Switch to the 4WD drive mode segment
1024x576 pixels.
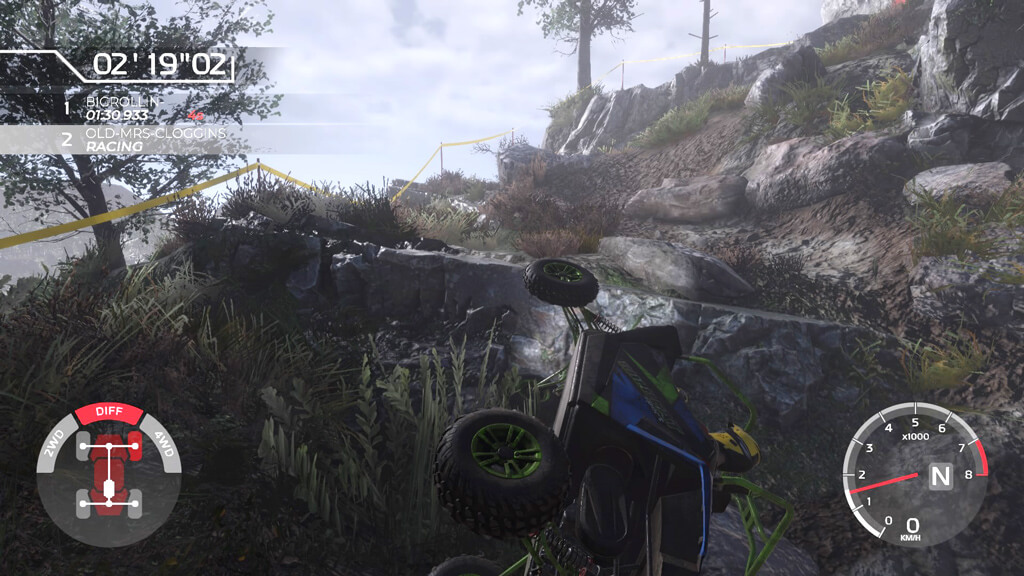tap(165, 444)
